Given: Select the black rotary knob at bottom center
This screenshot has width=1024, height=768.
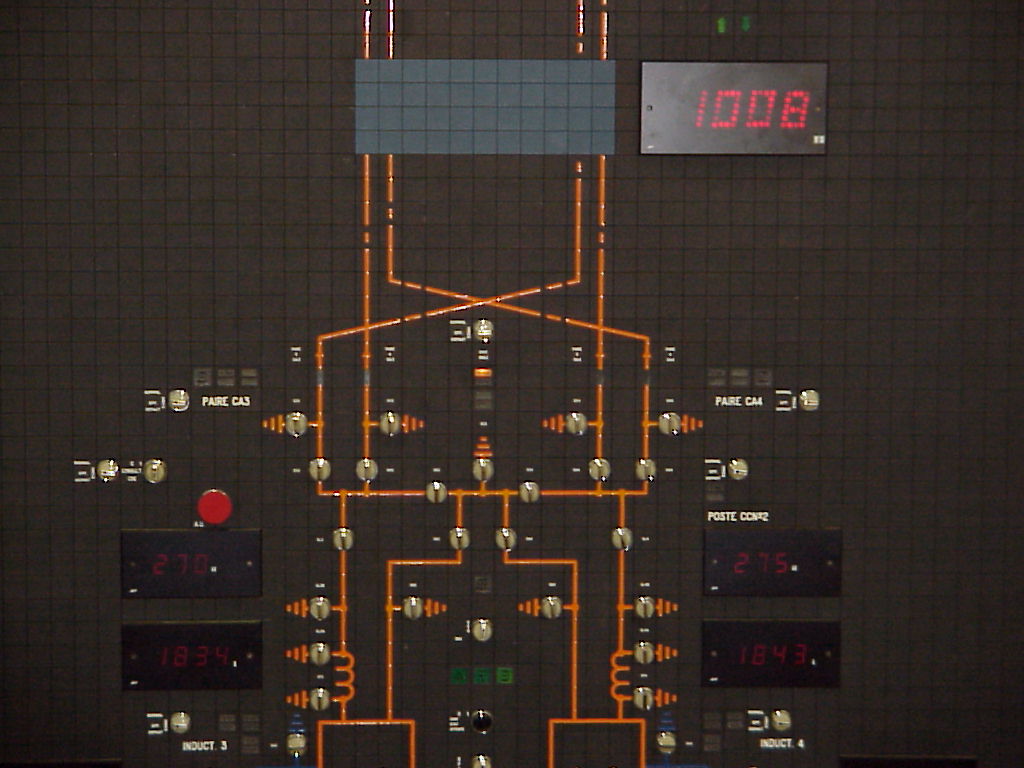Looking at the screenshot, I should (482, 721).
